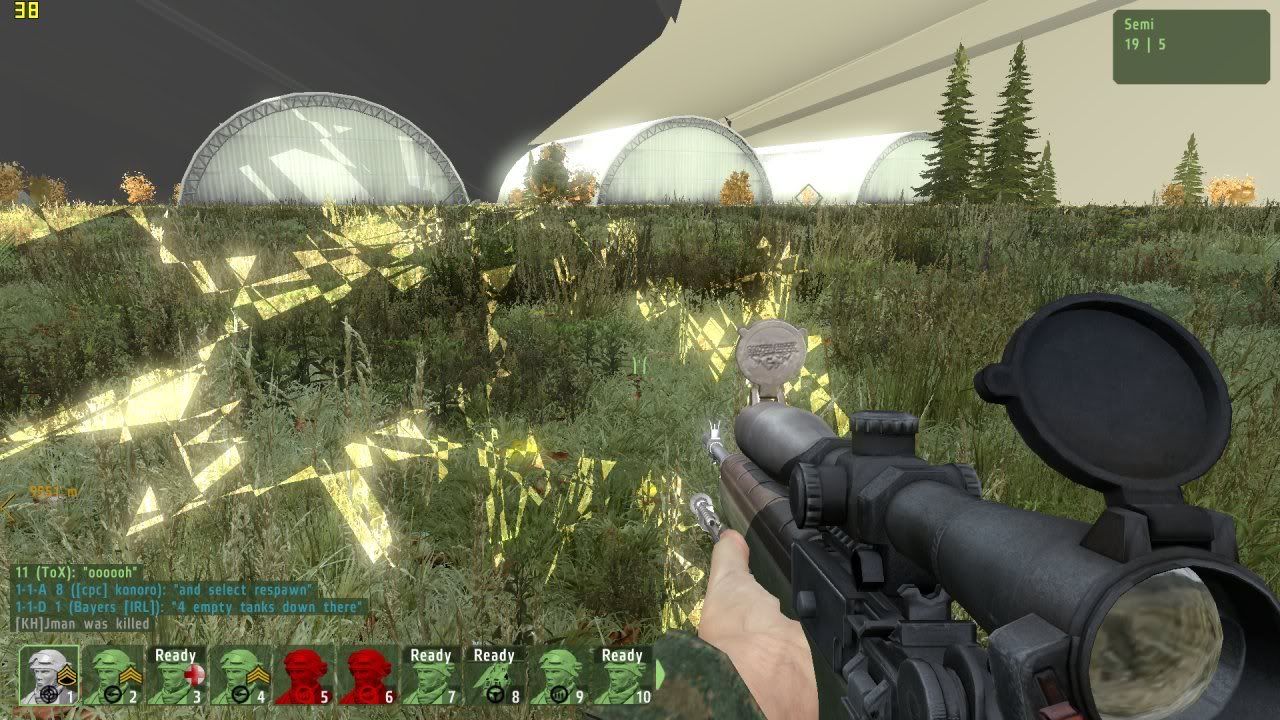The height and width of the screenshot is (720, 1280).
Task: Select the driver, unit 8
Action: (494, 676)
